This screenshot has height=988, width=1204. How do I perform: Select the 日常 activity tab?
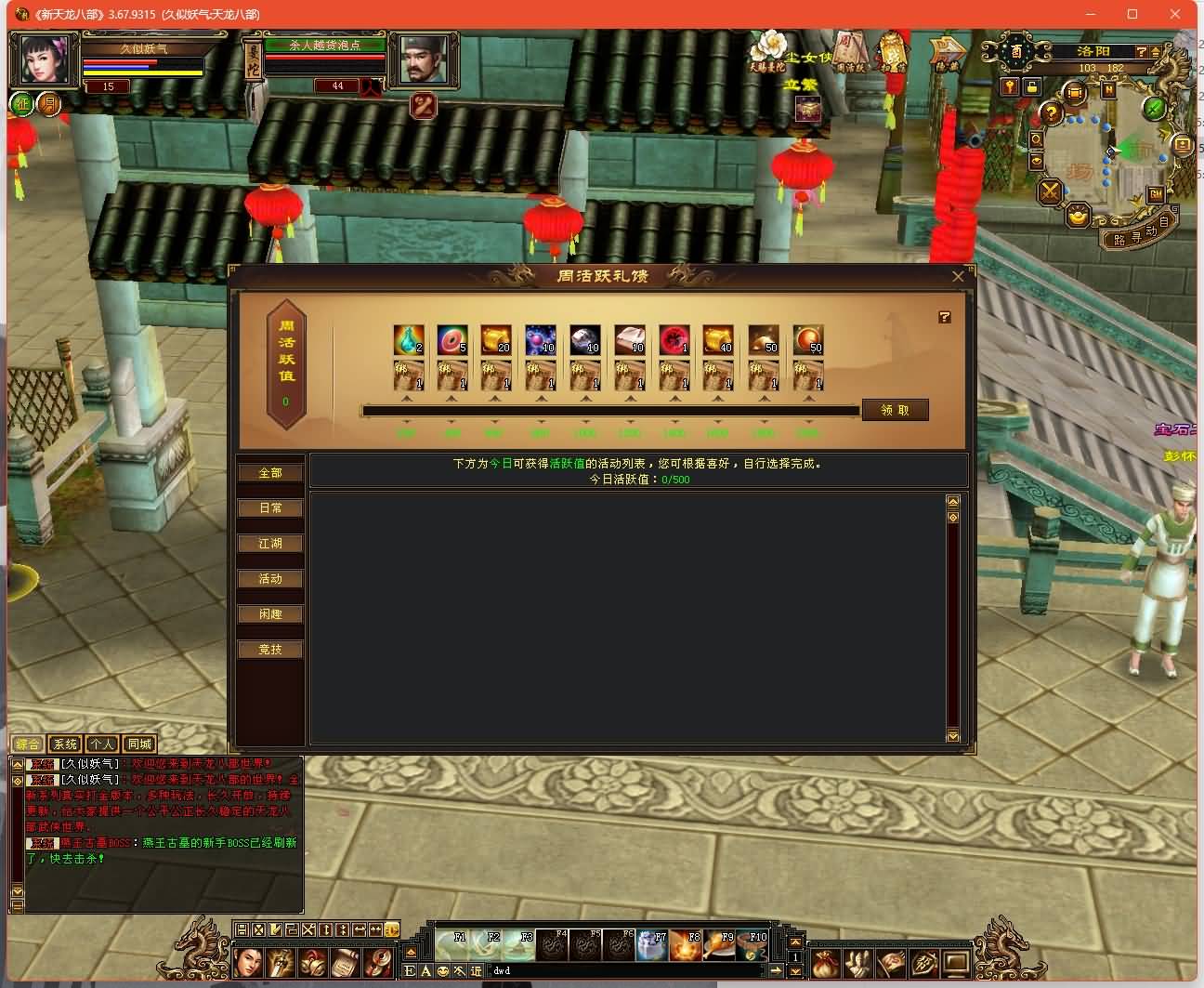pos(270,508)
